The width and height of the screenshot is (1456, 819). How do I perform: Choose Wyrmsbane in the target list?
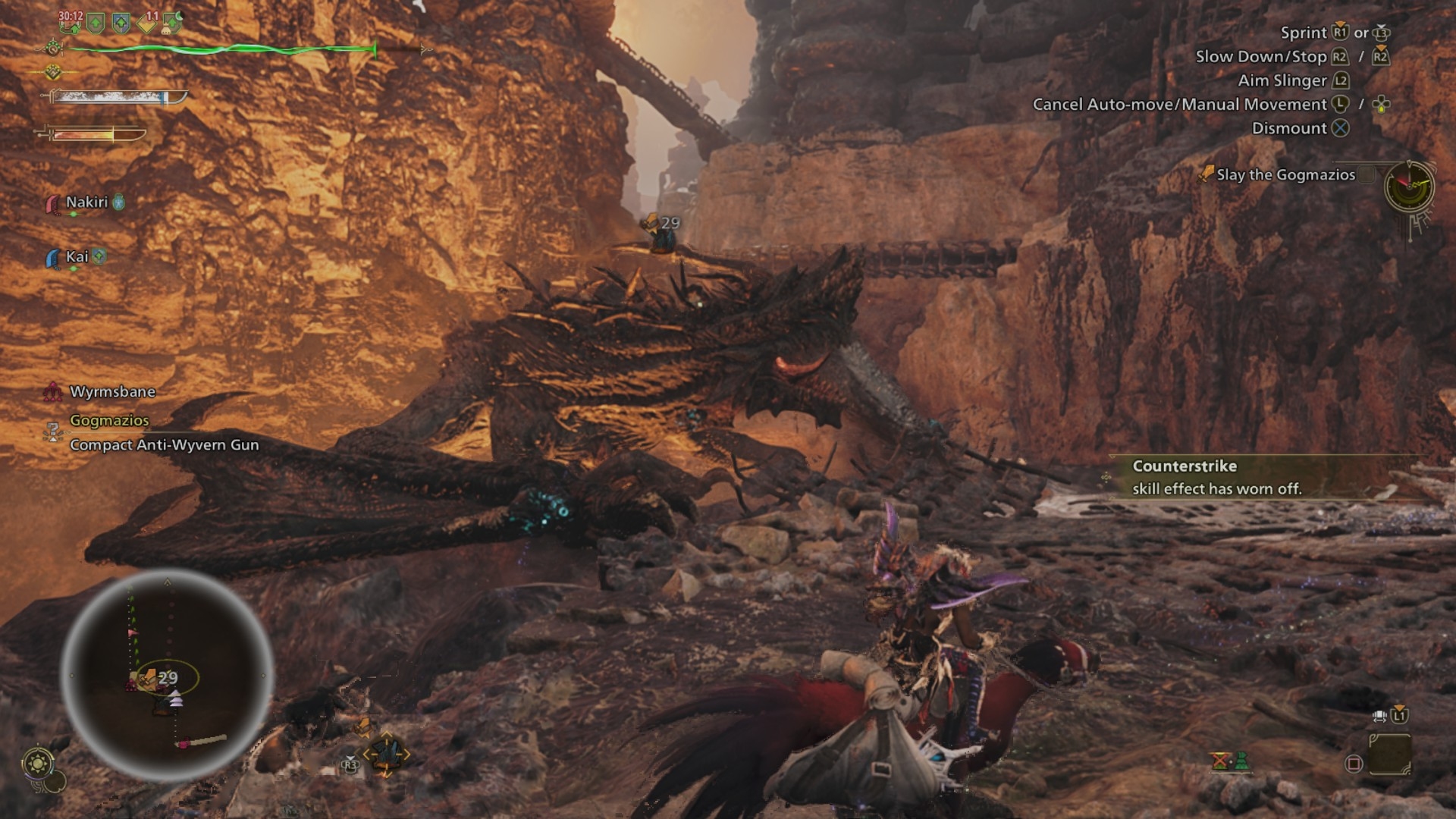coord(112,392)
